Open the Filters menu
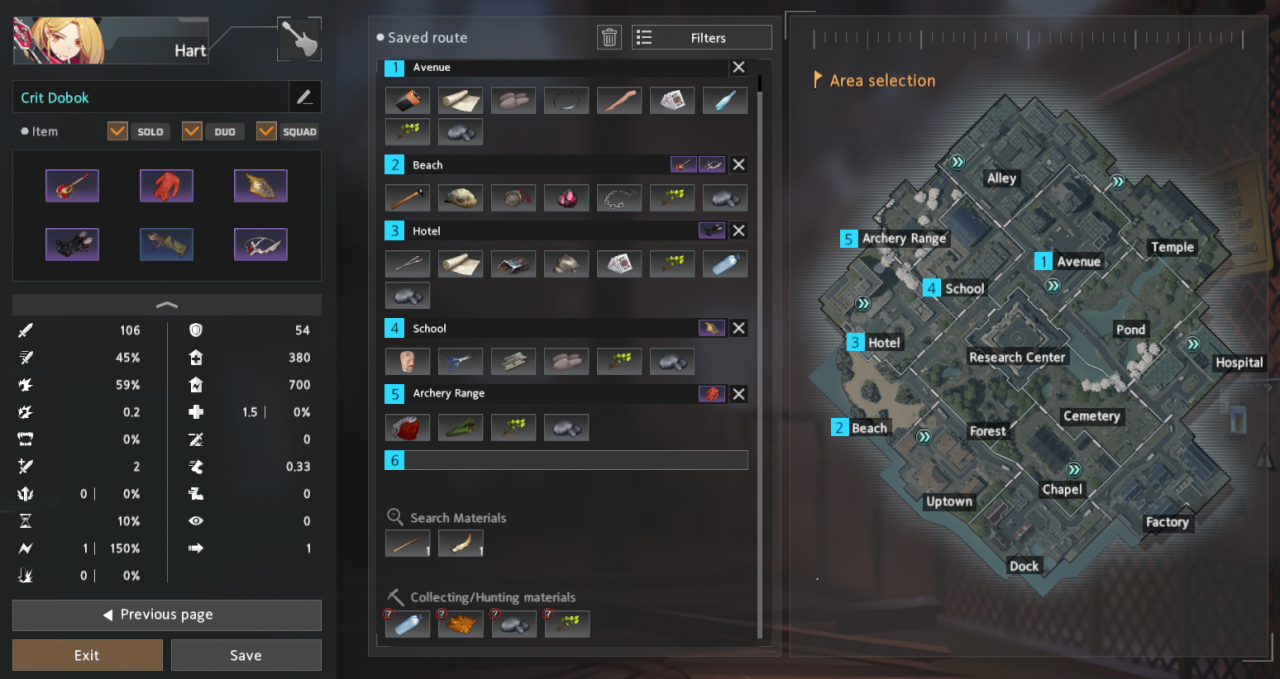Screen dimensions: 1280x679 701,38
